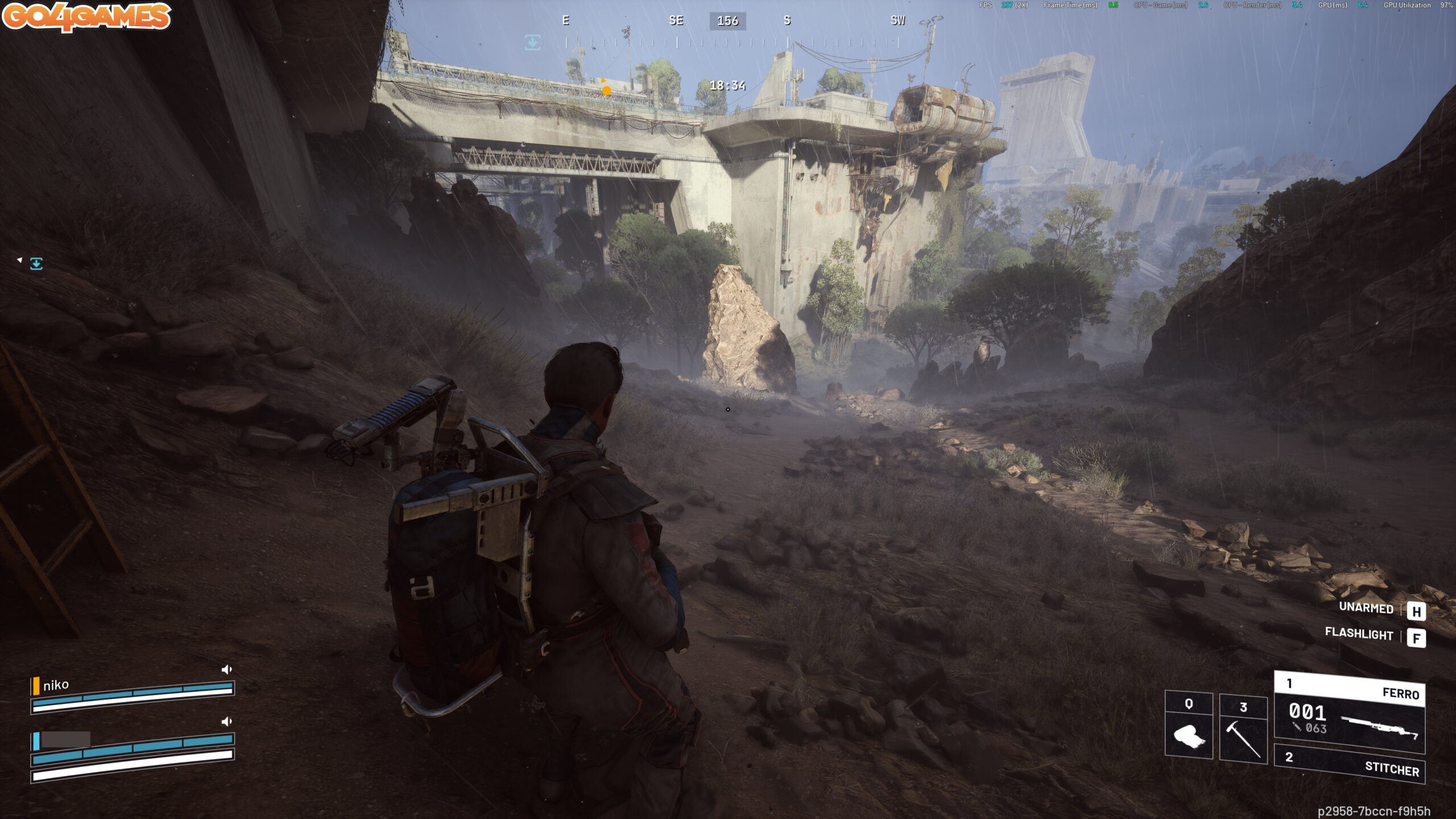Click the off-screen extraction marker icon
The height and width of the screenshot is (819, 1456).
[36, 263]
